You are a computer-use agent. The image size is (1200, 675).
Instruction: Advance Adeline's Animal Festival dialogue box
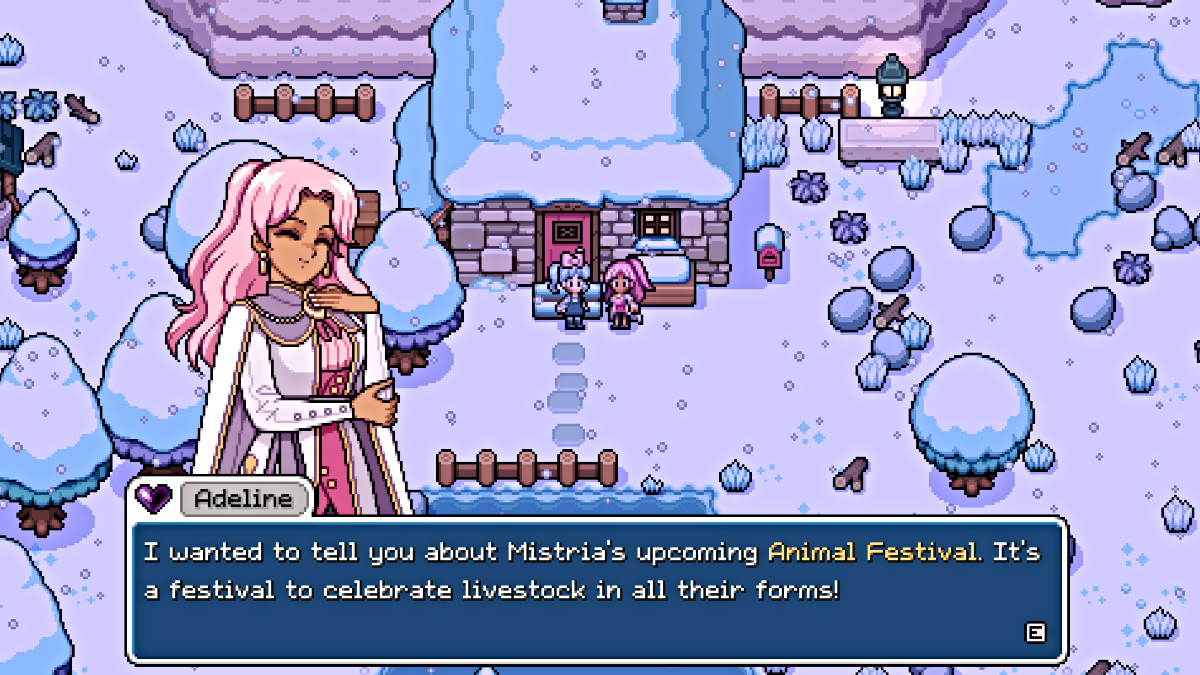pos(1035,632)
